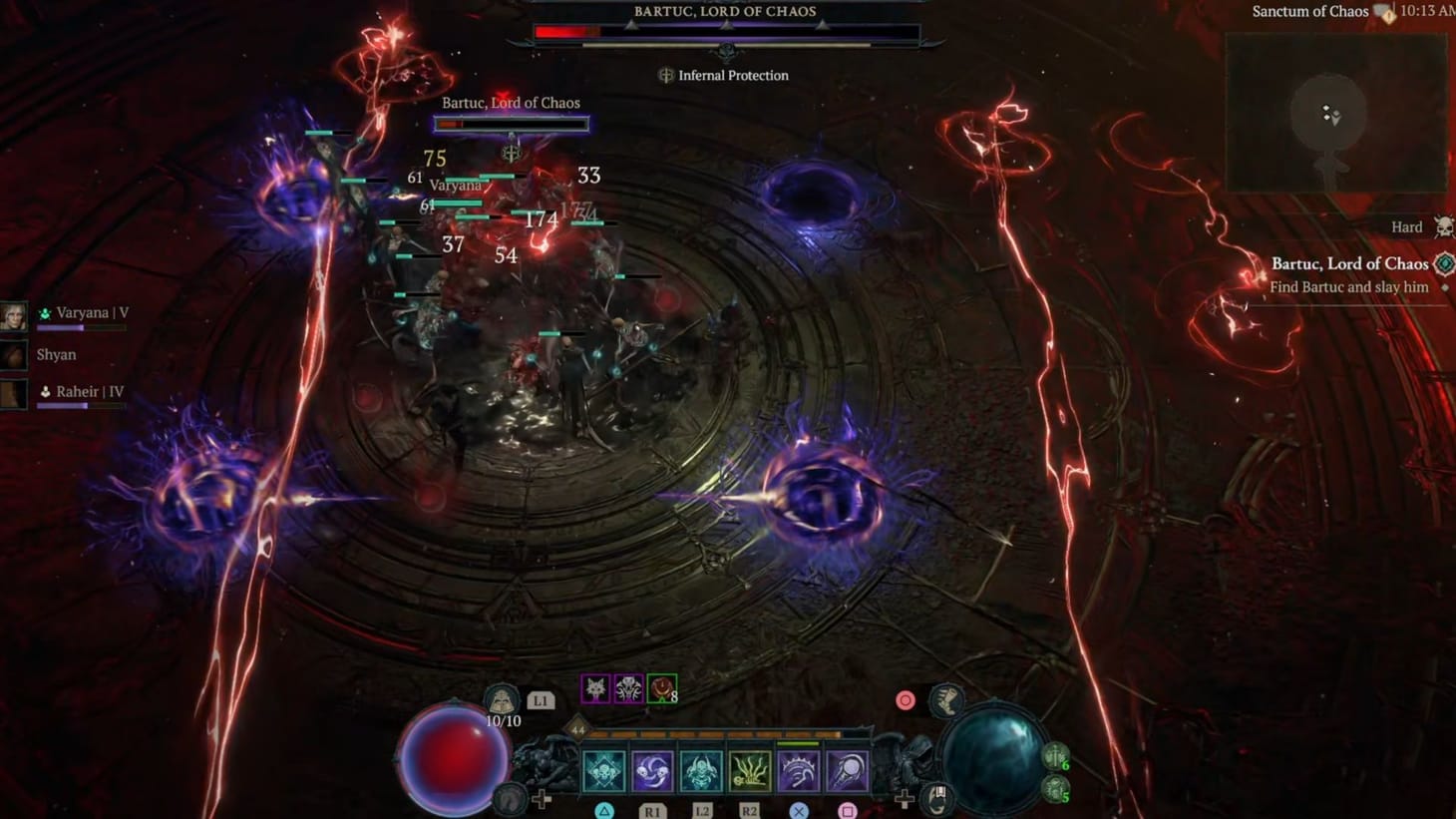Trigger the summon skill bound to L2
Viewport: 1456px width, 819px height.
pos(701,769)
